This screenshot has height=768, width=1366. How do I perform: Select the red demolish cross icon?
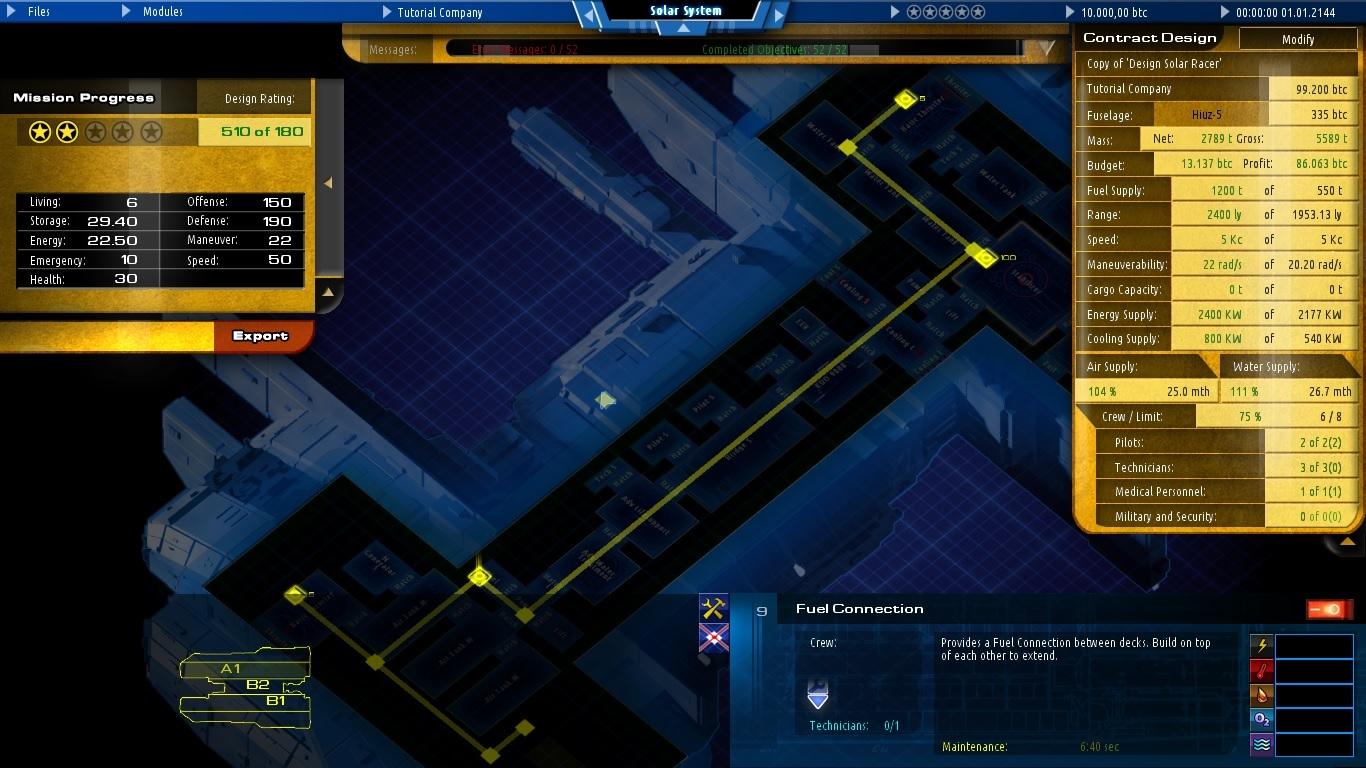point(713,637)
